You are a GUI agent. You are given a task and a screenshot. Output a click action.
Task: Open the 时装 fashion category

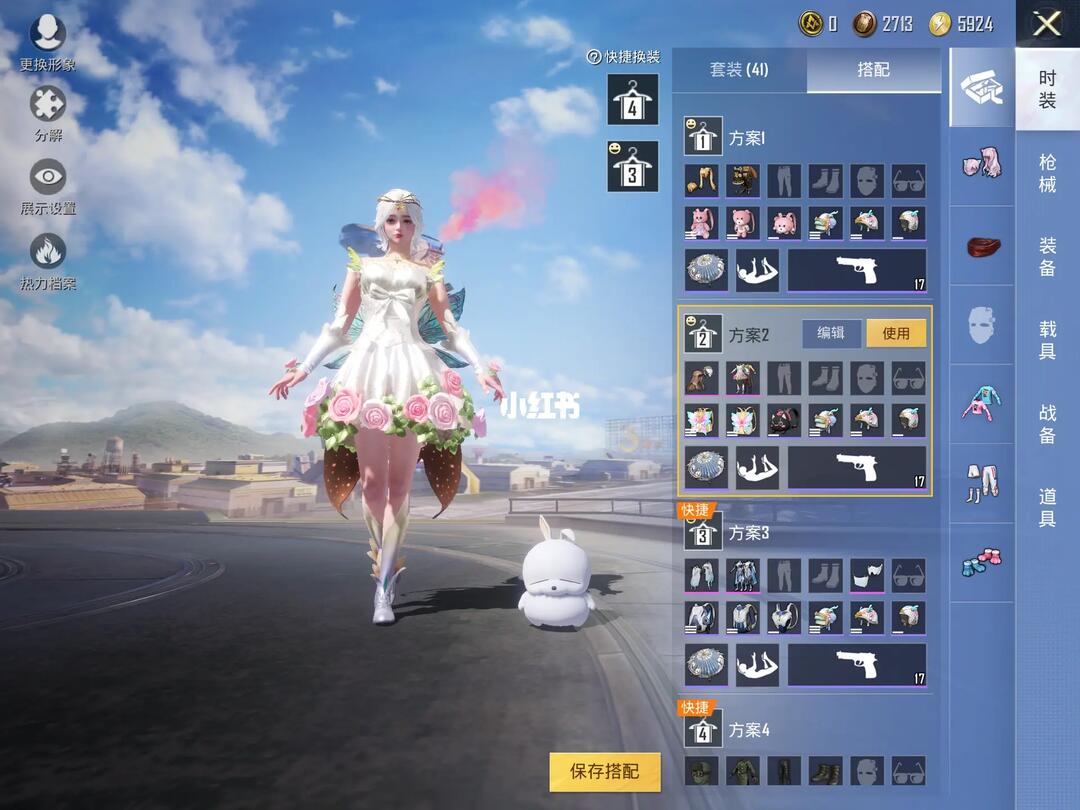[x=1047, y=89]
